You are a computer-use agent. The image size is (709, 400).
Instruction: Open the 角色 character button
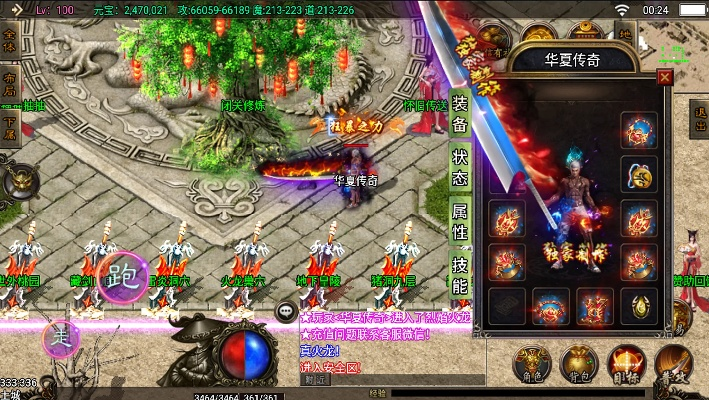point(530,364)
